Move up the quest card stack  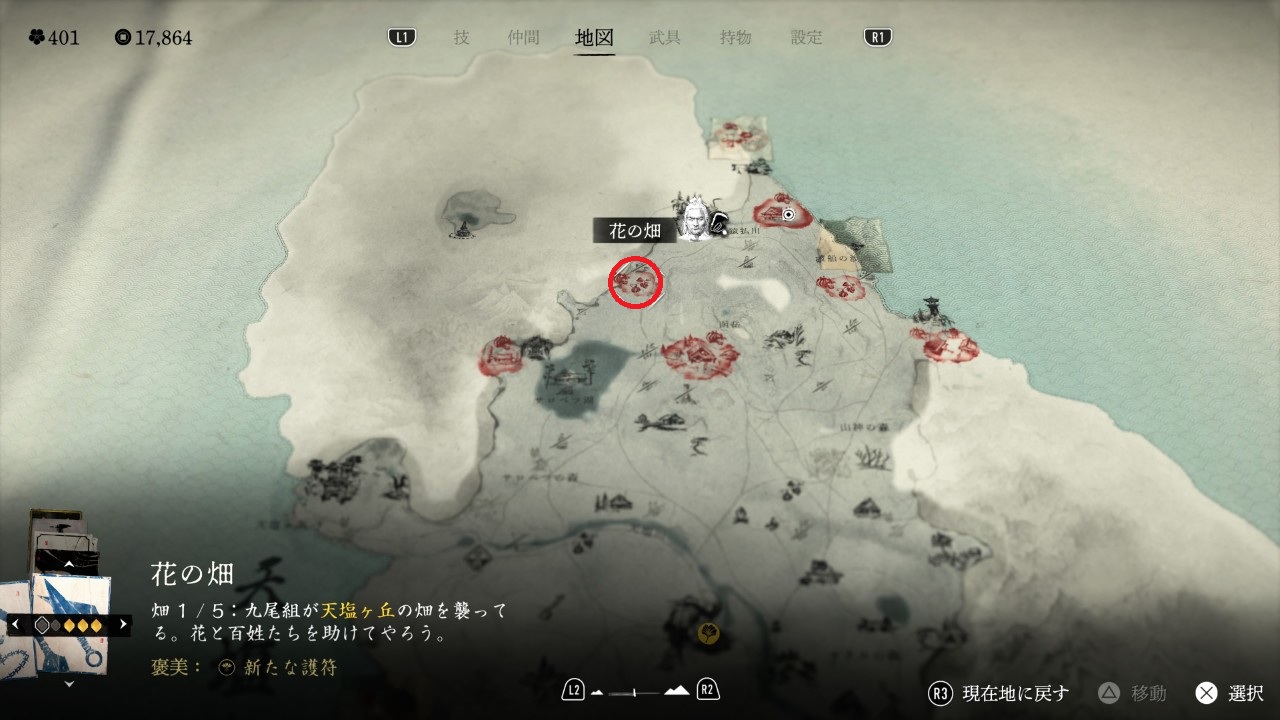coord(69,564)
